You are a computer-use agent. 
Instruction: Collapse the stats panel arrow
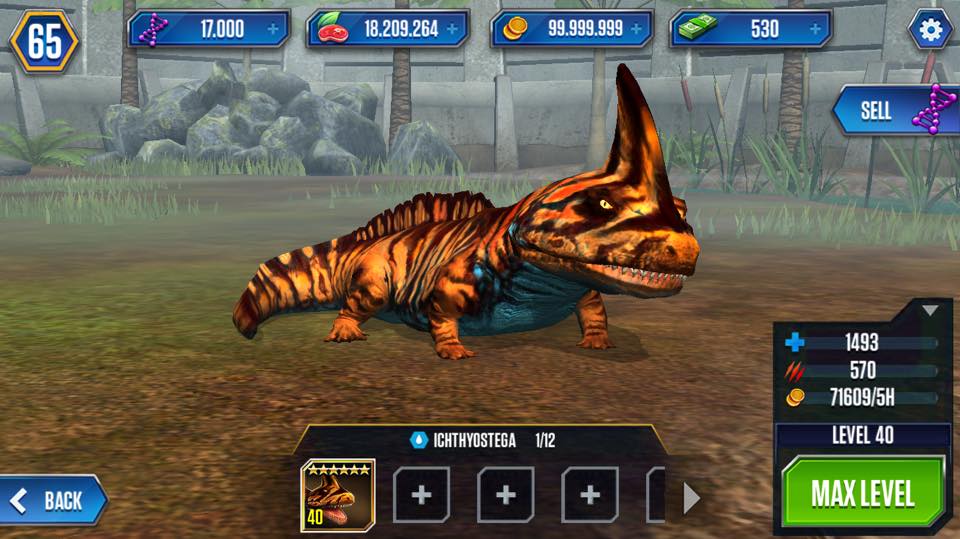click(930, 311)
